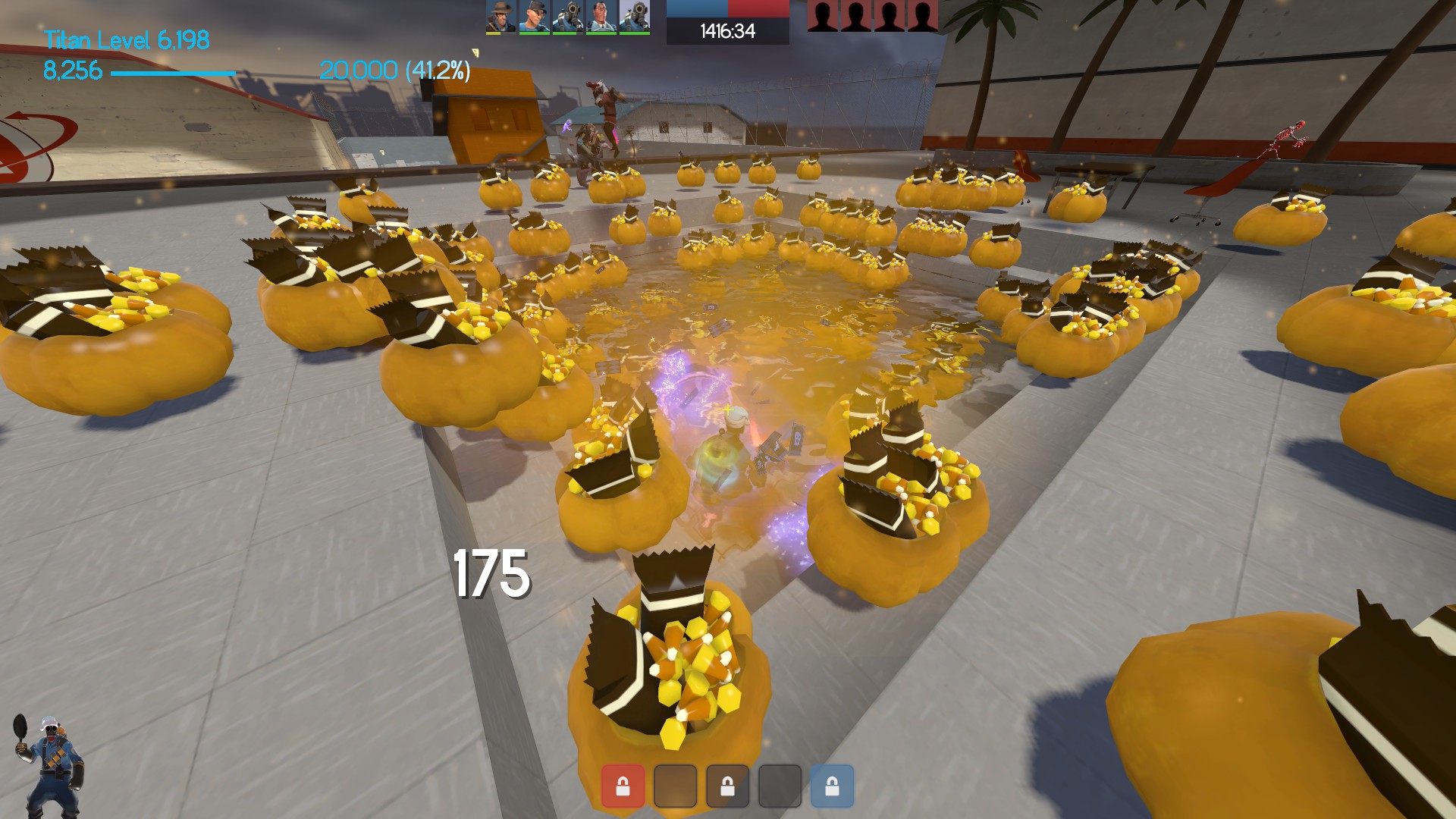
Task: Select the highlighted light-background Pyro portrait
Action: point(634,17)
